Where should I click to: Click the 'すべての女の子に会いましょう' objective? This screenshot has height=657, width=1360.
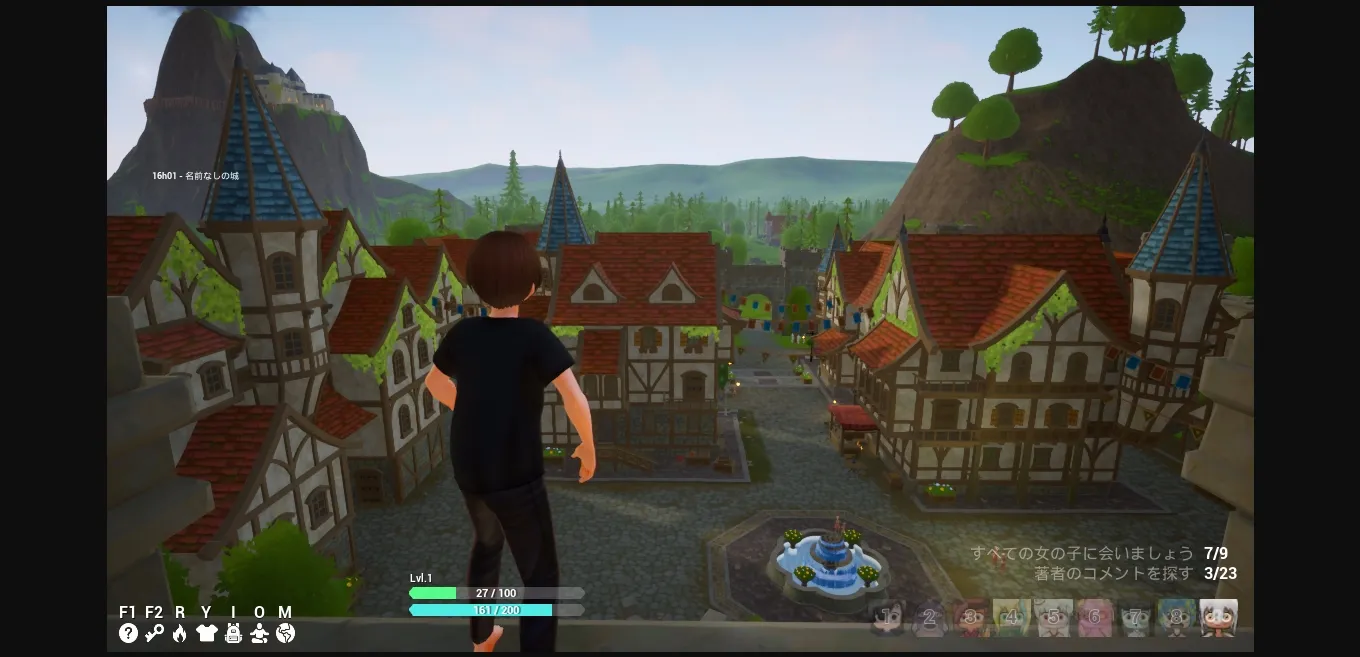[1082, 553]
